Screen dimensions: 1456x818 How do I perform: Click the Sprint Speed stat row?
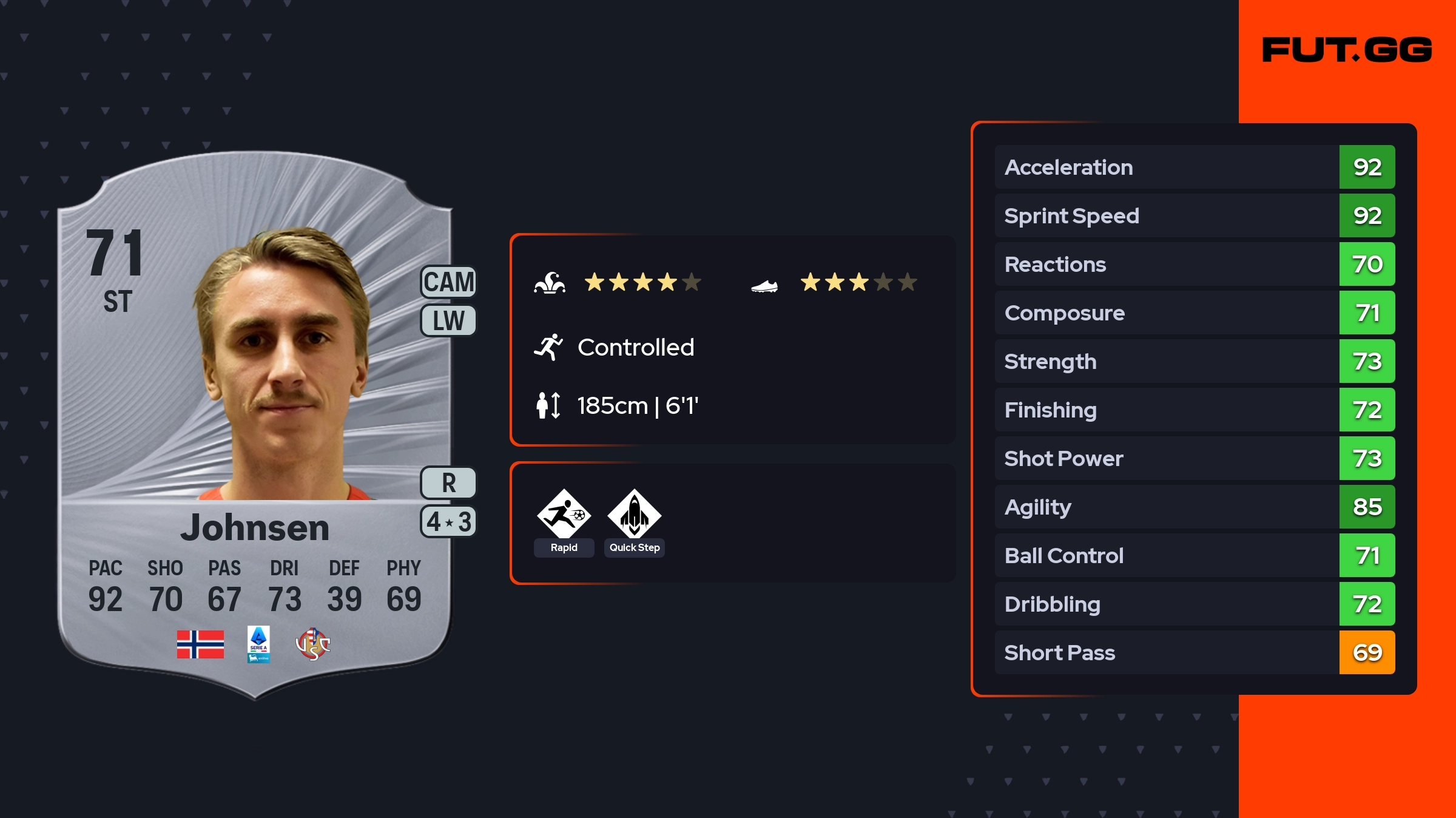1194,215
